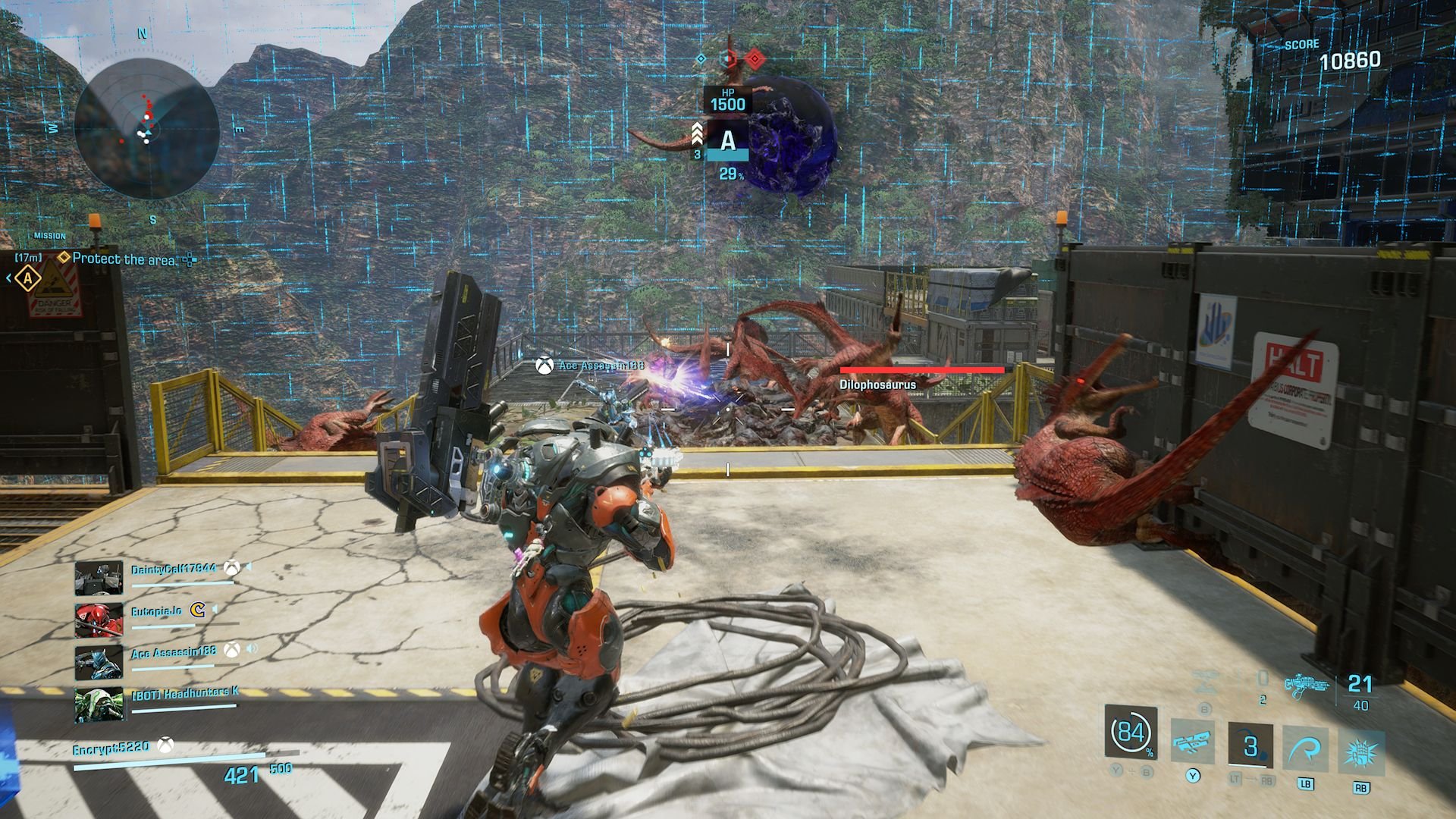Activate the curved-arrow dash ability
1456x819 pixels.
coord(1305,748)
